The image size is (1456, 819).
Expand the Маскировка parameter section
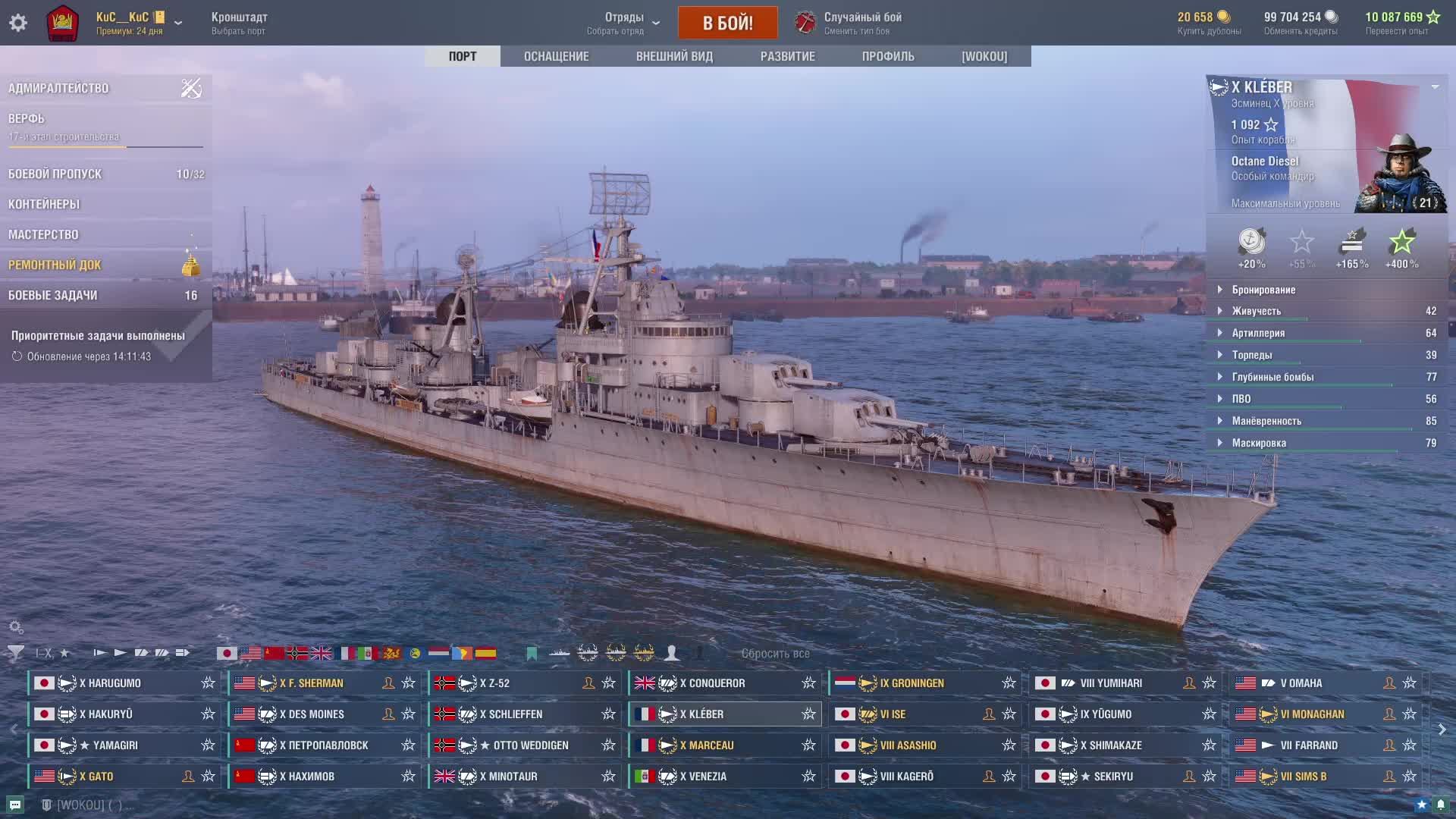[1259, 443]
